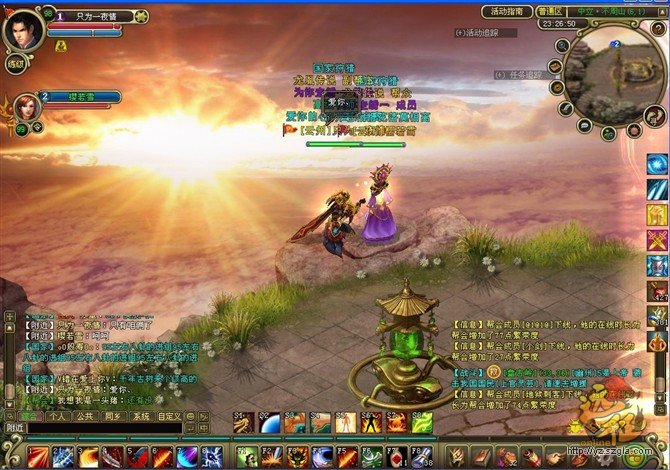
Task: Open the 附近 chat channel selector
Action: click(x=14, y=428)
